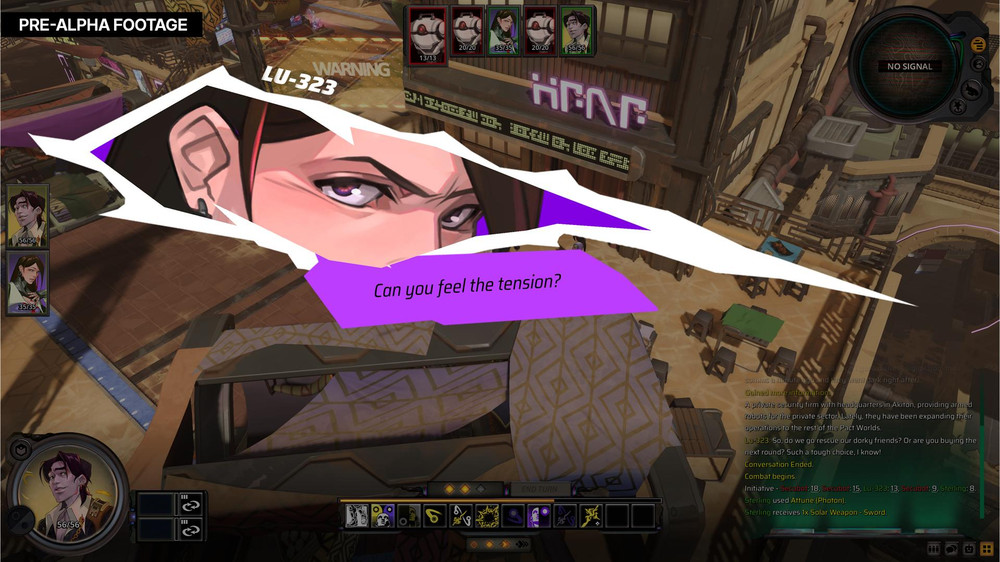Click the combat log text panel
Screen dimensions: 1000x562
tap(858, 450)
